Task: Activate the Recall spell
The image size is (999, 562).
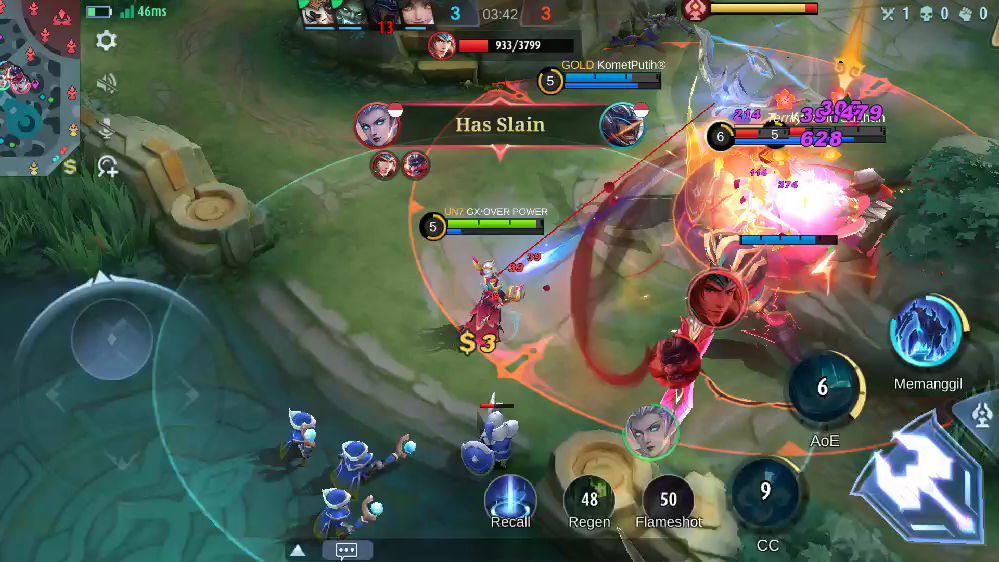Action: pos(510,499)
